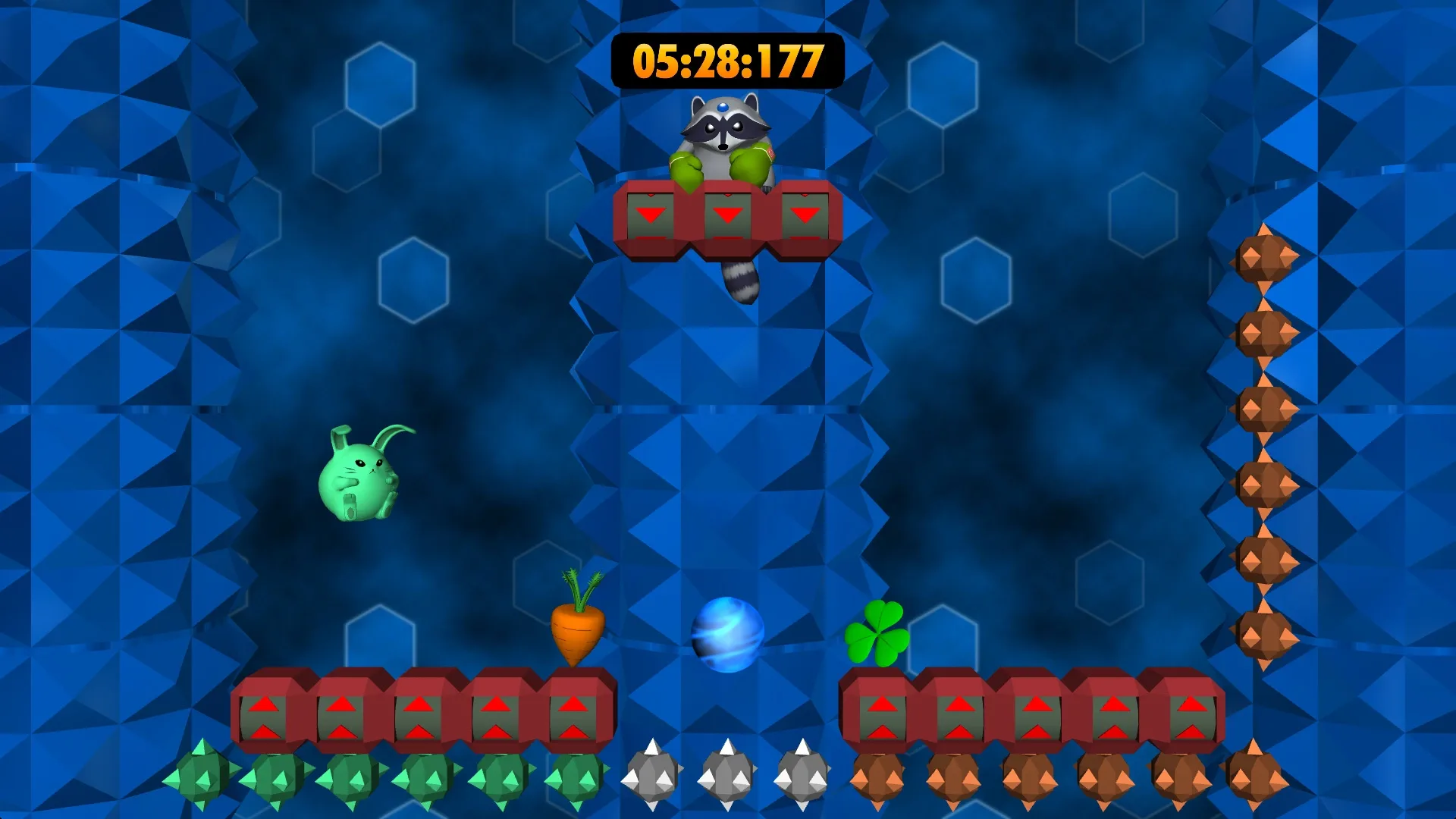
Task: Pick up the carrot power-up
Action: [576, 629]
